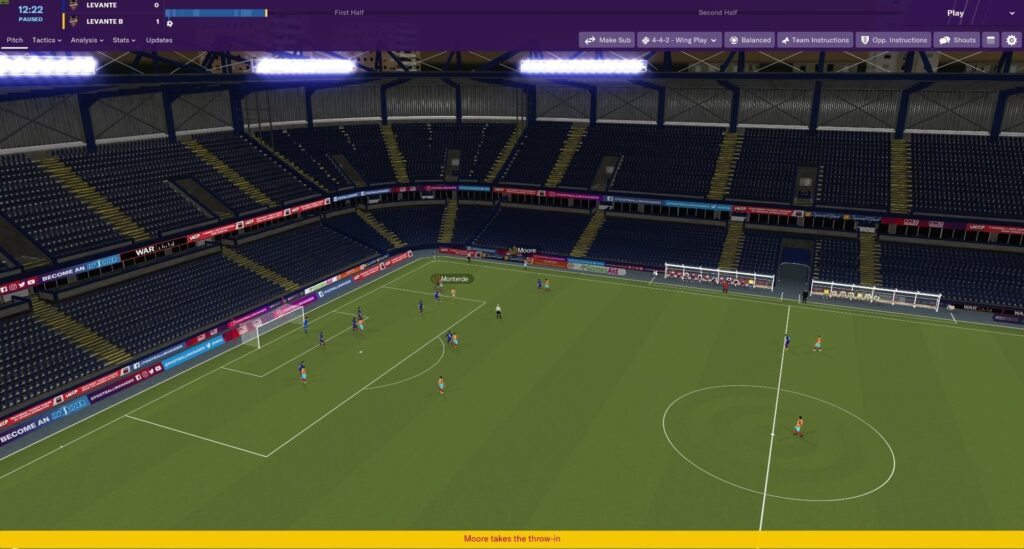Open the Tactics dropdown menu
1024x549 pixels.
click(46, 40)
